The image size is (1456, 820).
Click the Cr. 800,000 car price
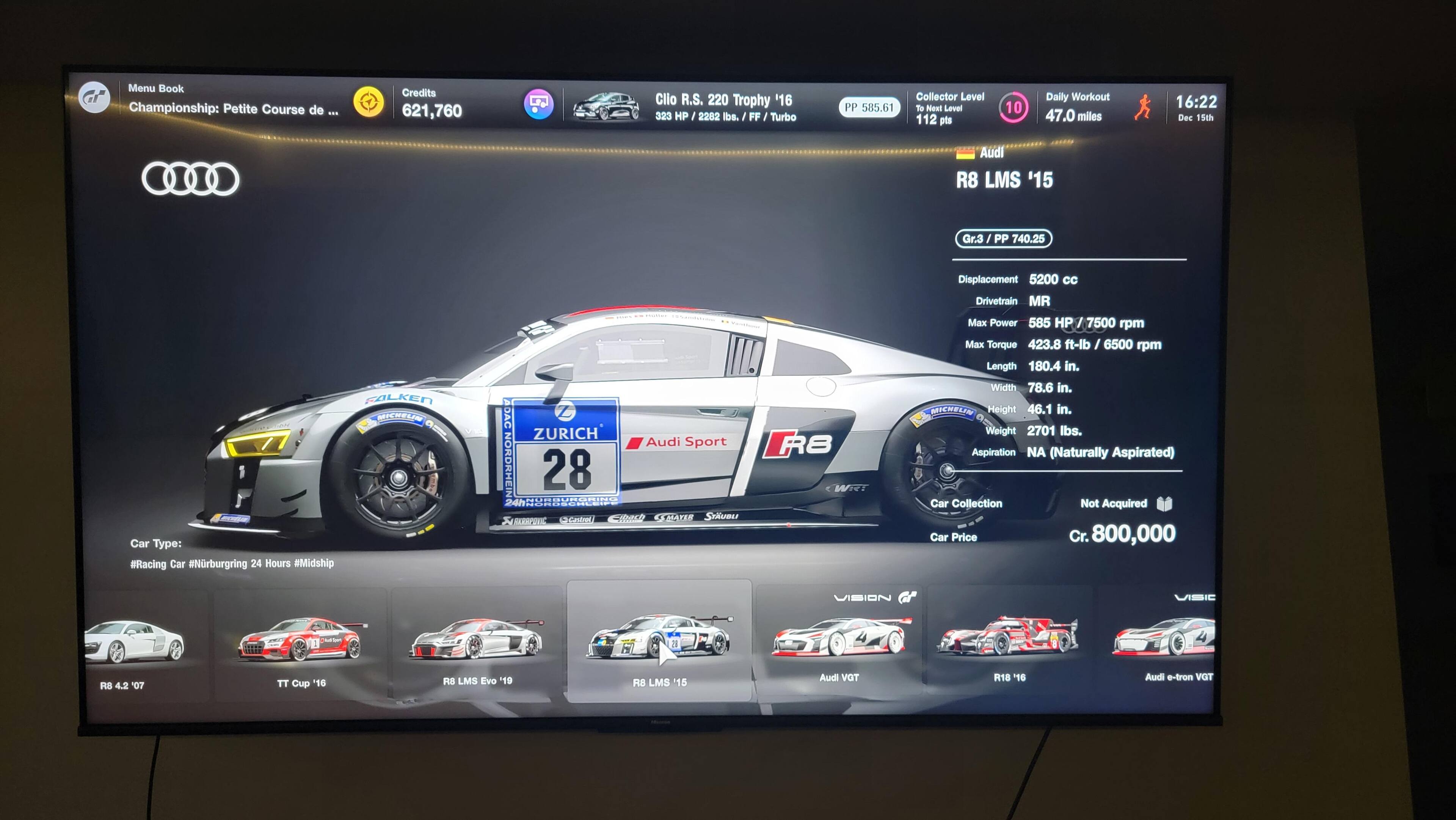(1122, 534)
